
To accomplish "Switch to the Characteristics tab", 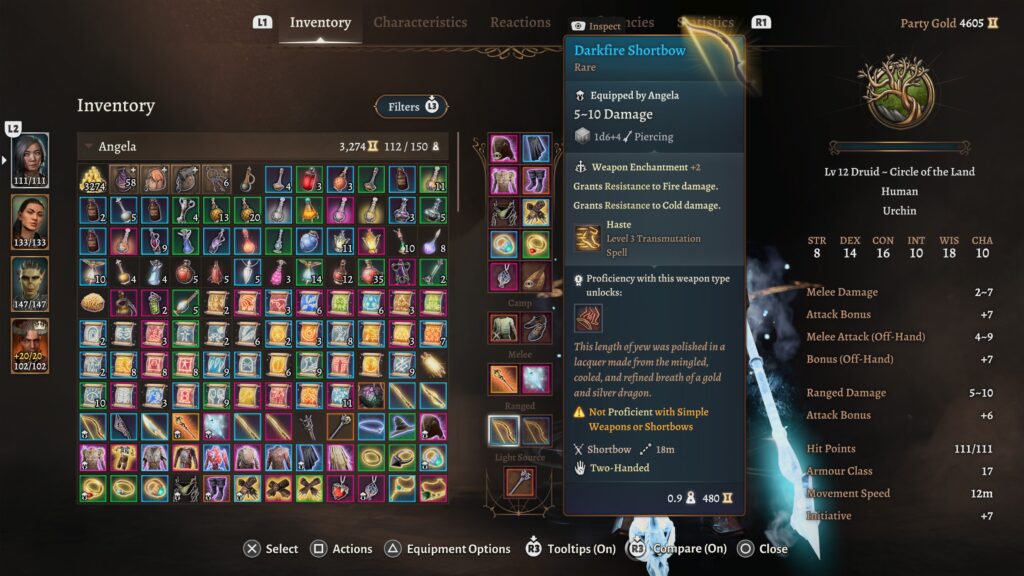I will 420,22.
